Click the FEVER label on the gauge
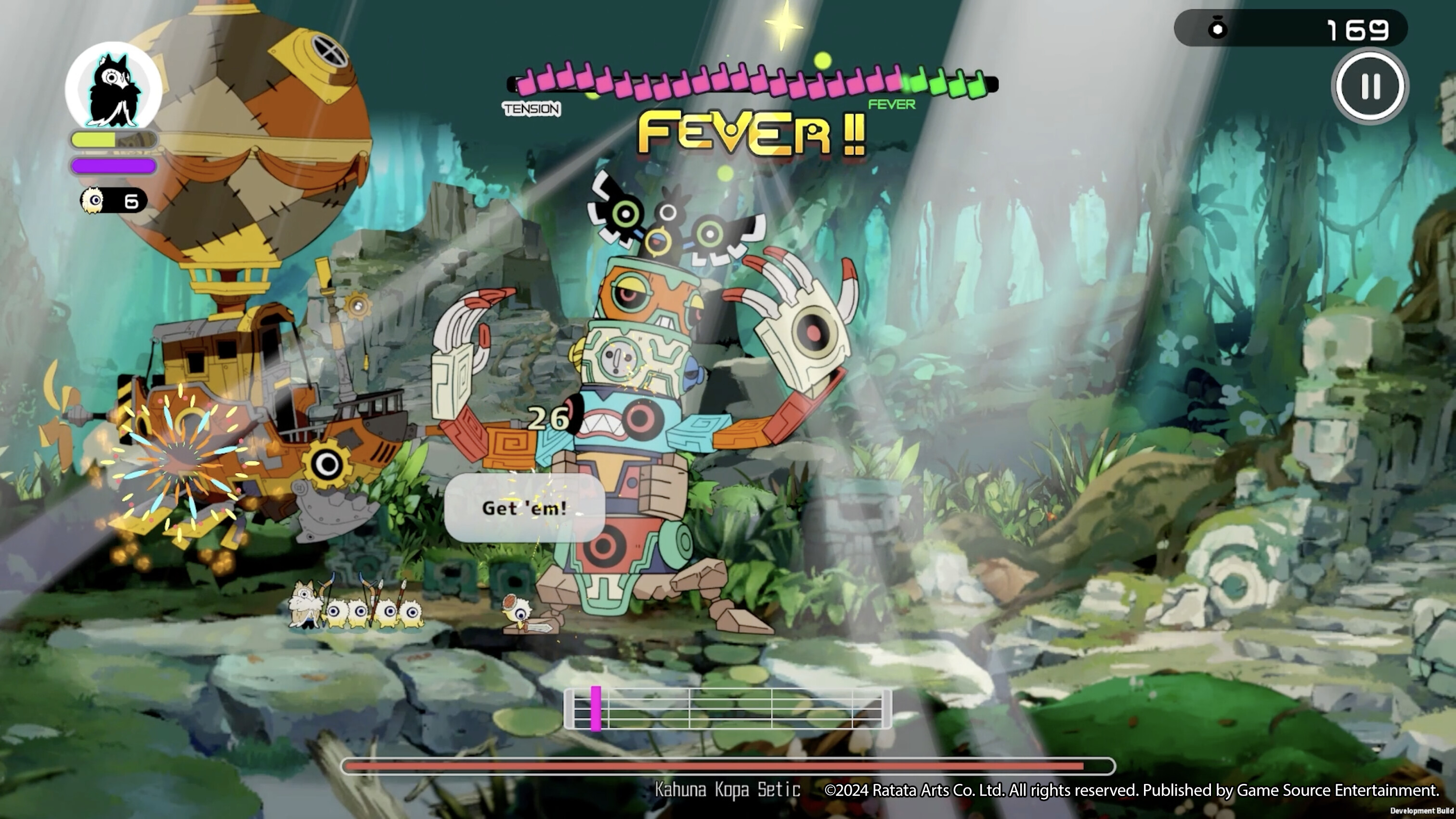 tap(892, 105)
